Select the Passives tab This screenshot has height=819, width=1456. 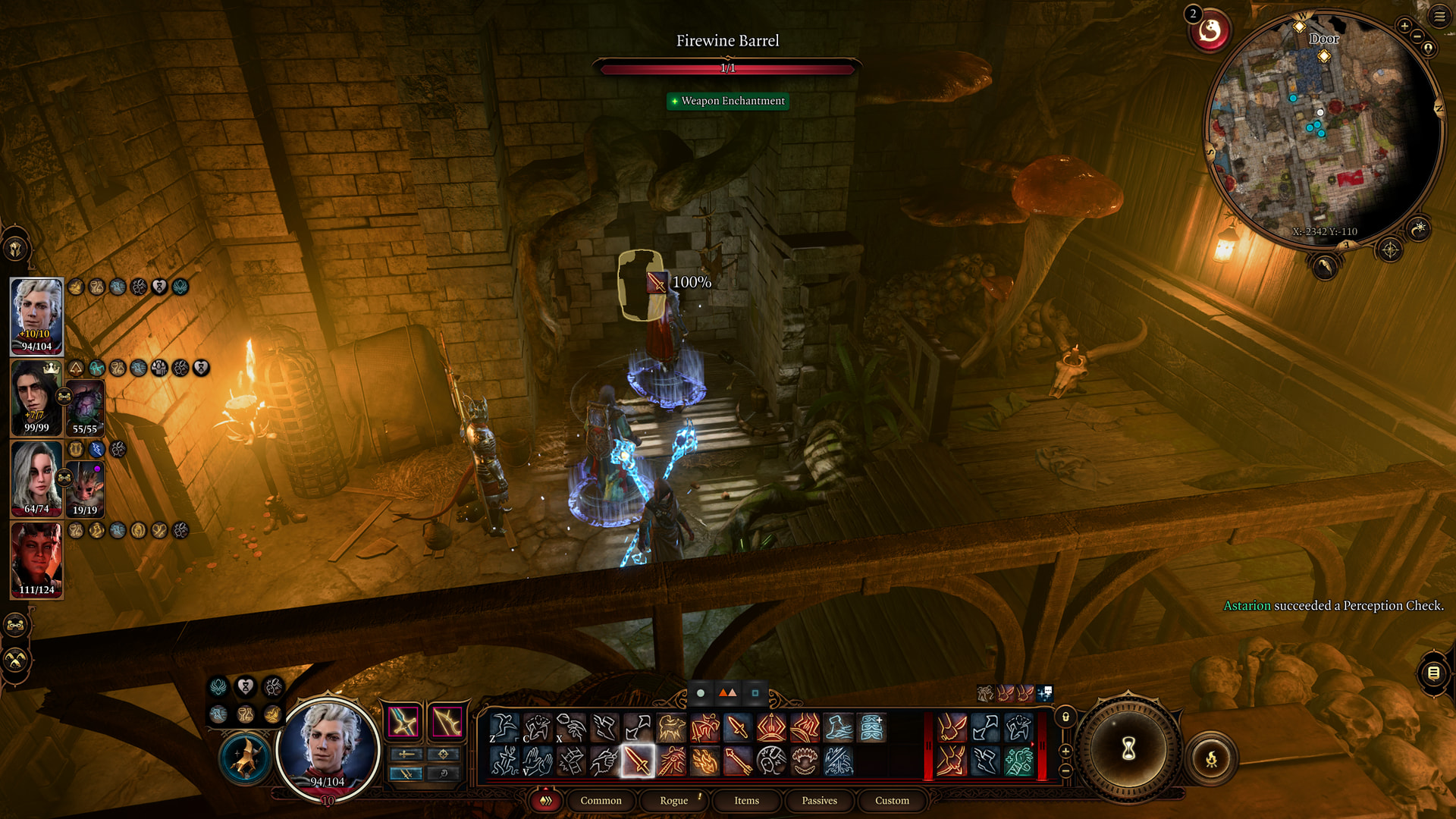819,800
